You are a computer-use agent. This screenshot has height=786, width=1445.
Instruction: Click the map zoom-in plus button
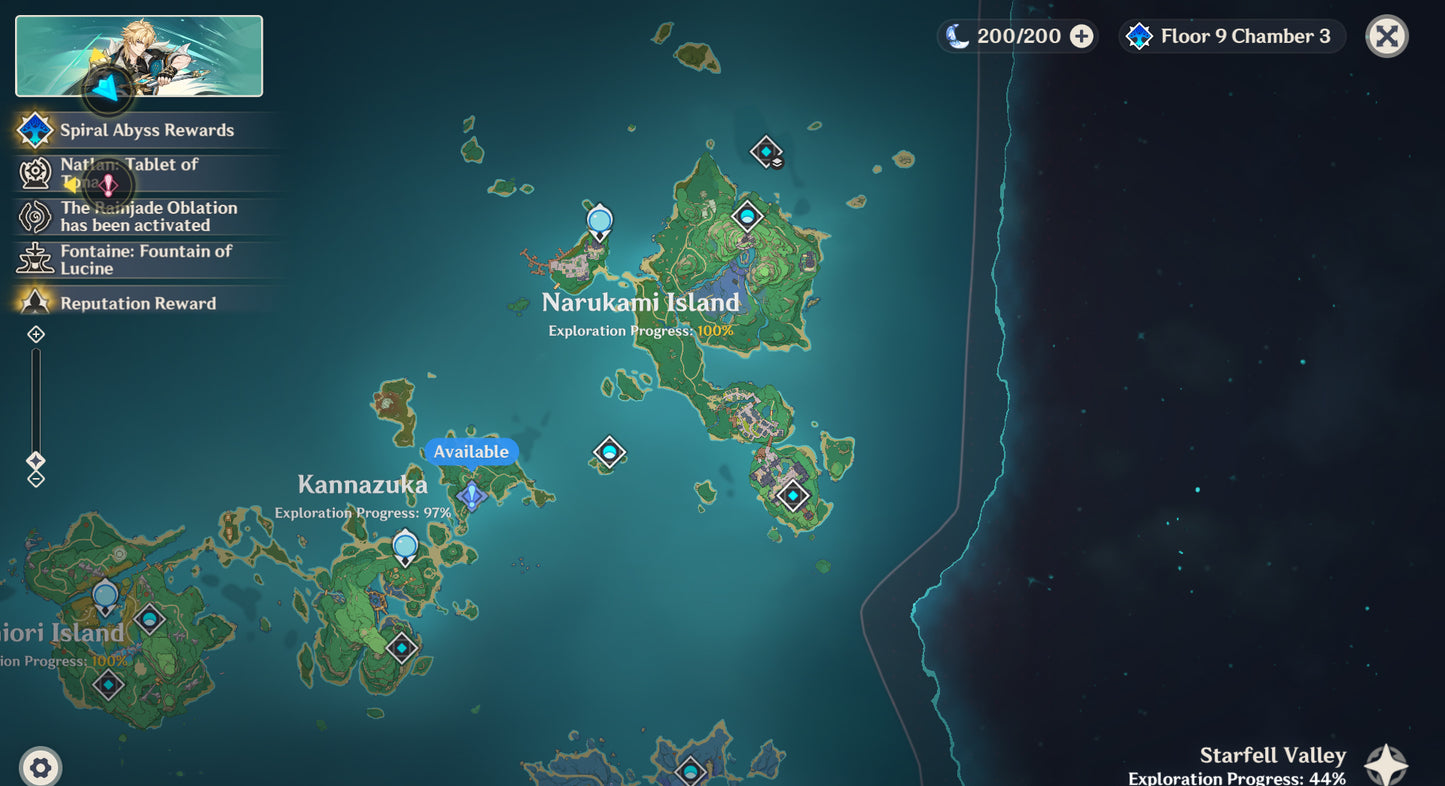click(x=36, y=334)
